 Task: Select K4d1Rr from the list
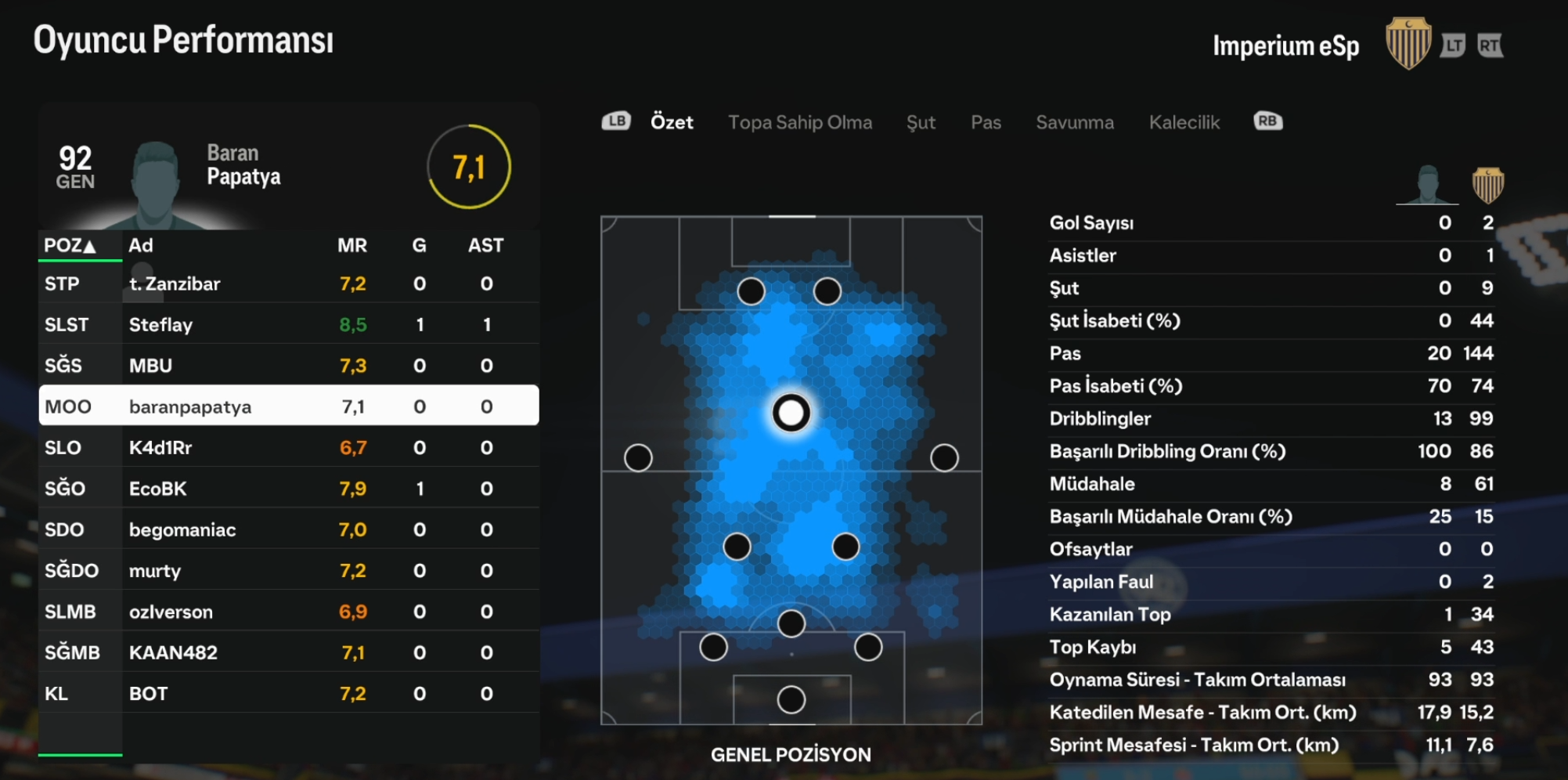288,448
